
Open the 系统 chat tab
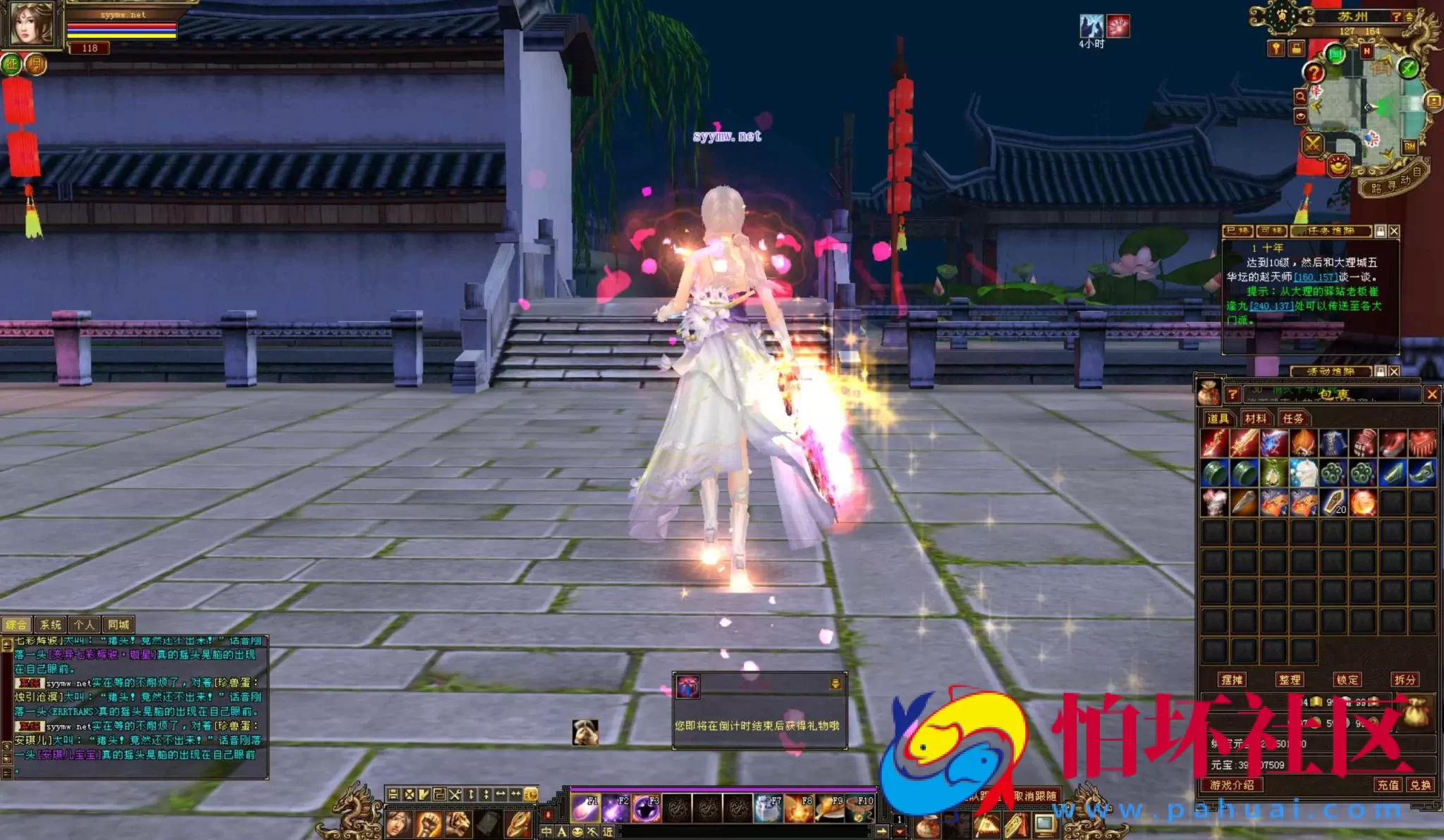click(x=50, y=624)
